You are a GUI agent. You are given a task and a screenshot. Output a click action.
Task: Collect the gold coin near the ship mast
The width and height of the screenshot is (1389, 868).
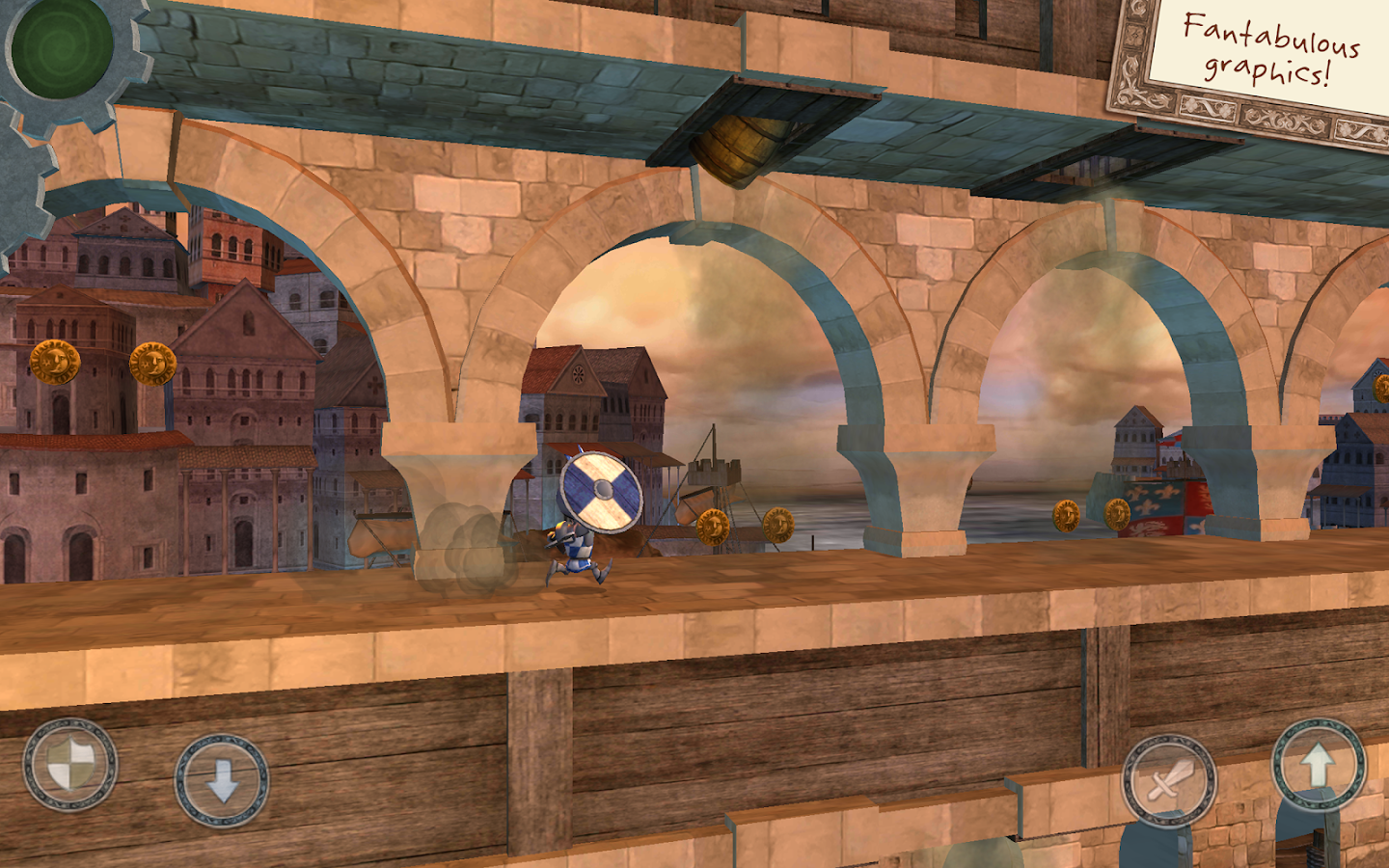tap(714, 528)
